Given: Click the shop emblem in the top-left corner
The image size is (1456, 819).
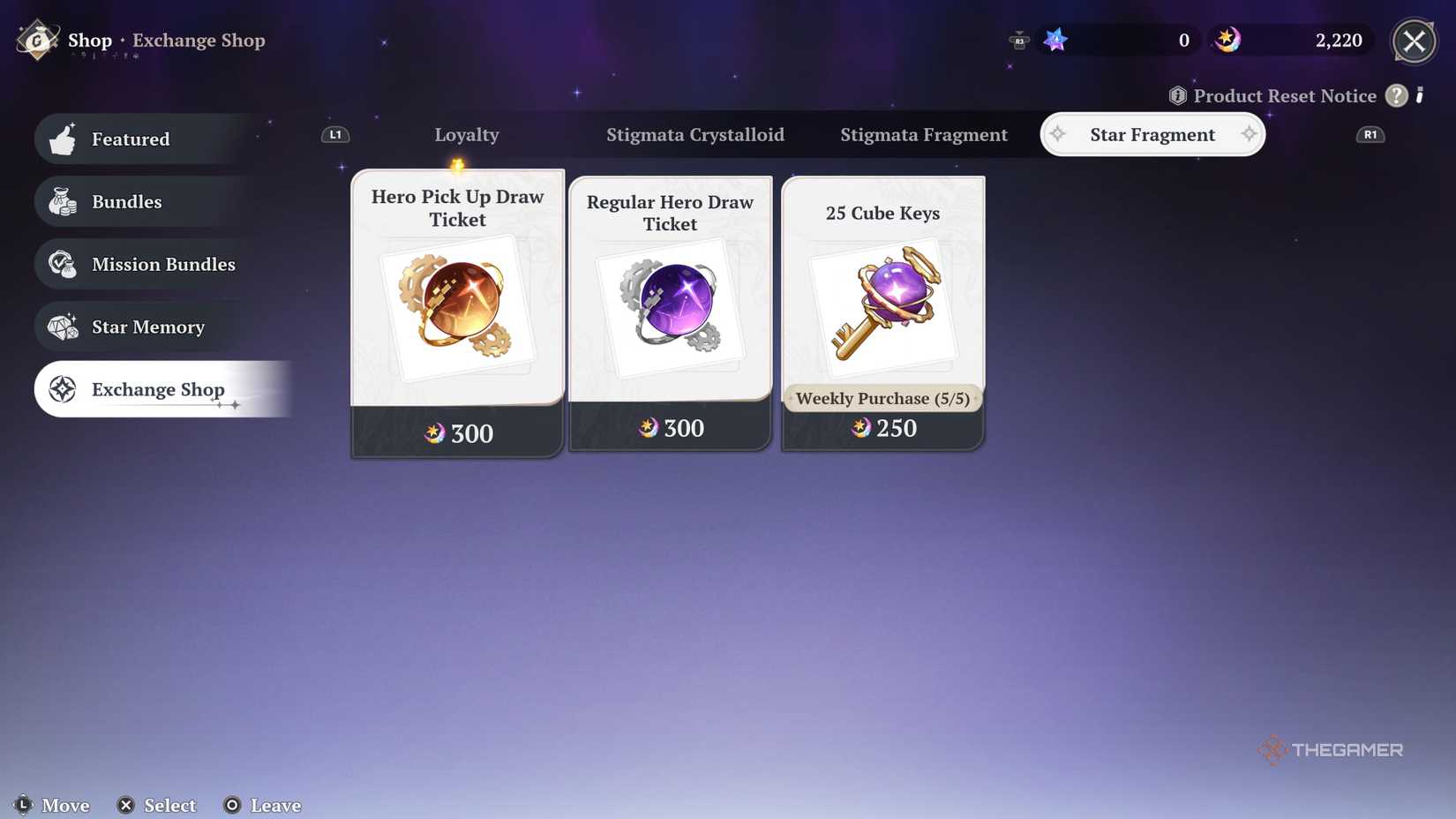Looking at the screenshot, I should point(36,40).
